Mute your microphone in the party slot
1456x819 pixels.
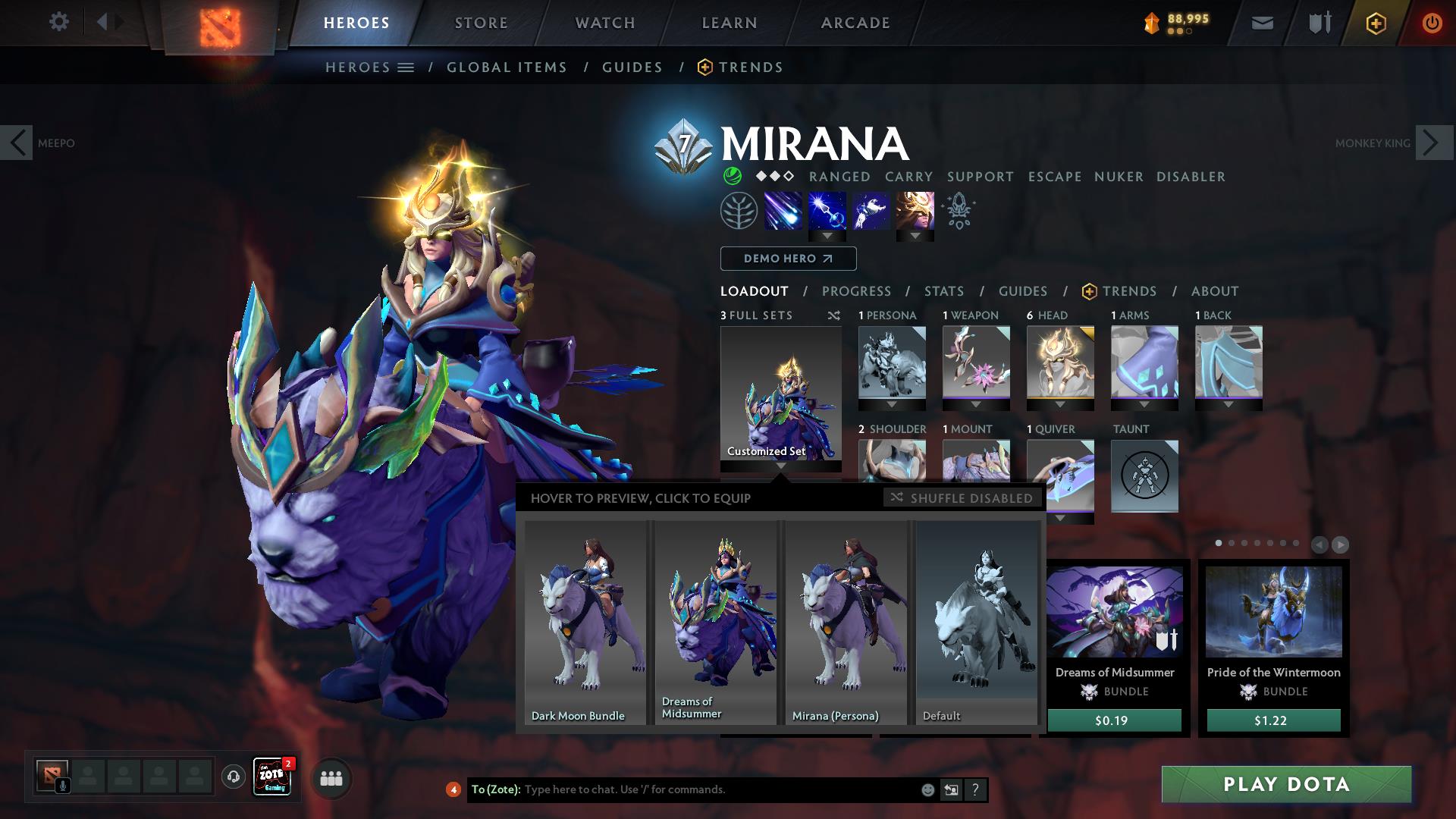point(63,785)
